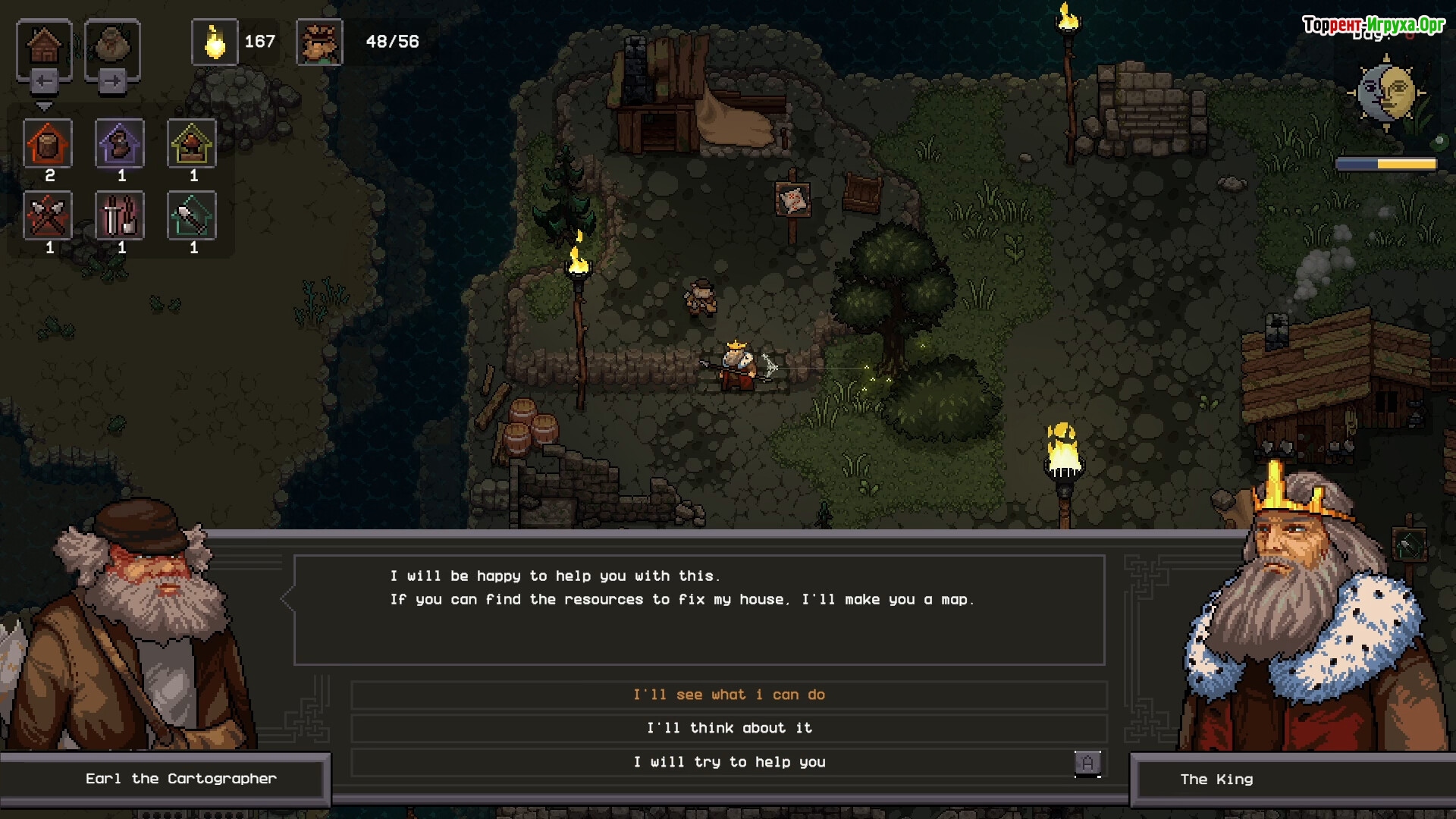This screenshot has width=1456, height=819.
Task: Click the villager population portrait icon
Action: (x=319, y=42)
